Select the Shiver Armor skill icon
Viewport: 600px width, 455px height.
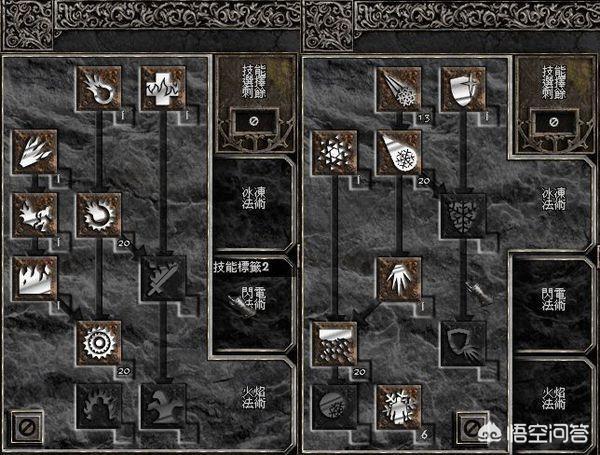(462, 213)
